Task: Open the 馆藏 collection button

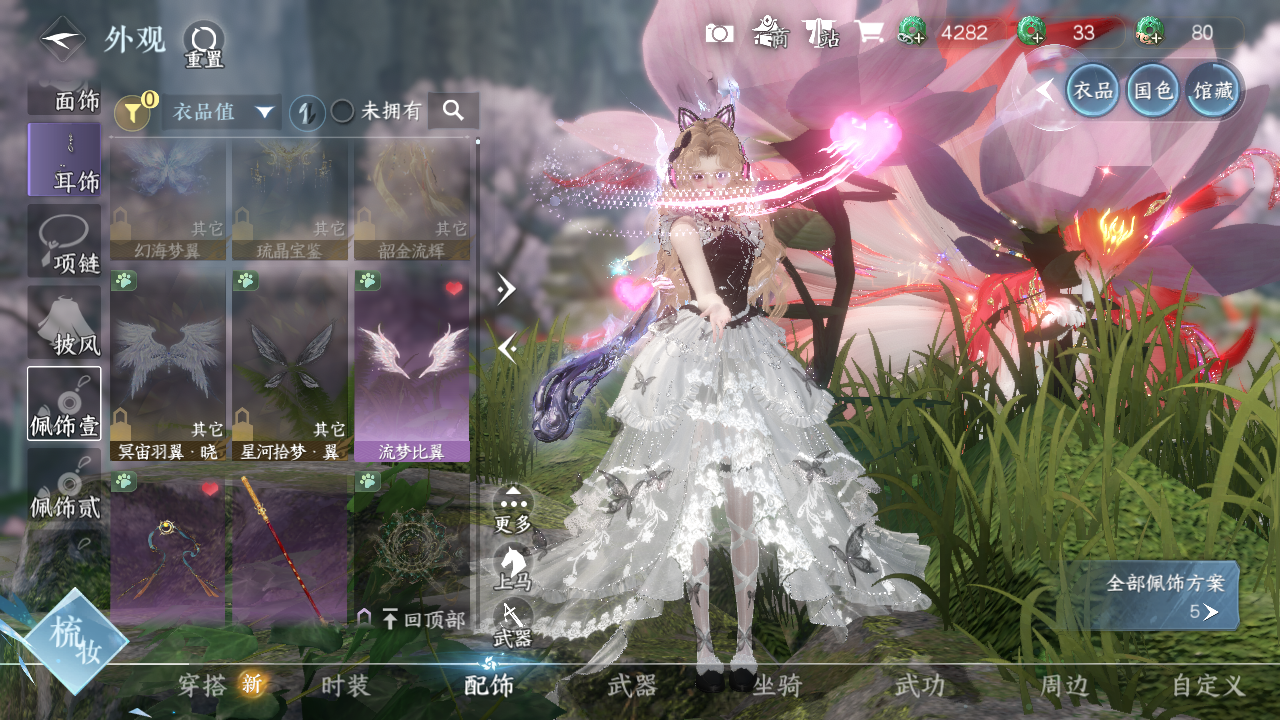Action: pyautogui.click(x=1212, y=90)
